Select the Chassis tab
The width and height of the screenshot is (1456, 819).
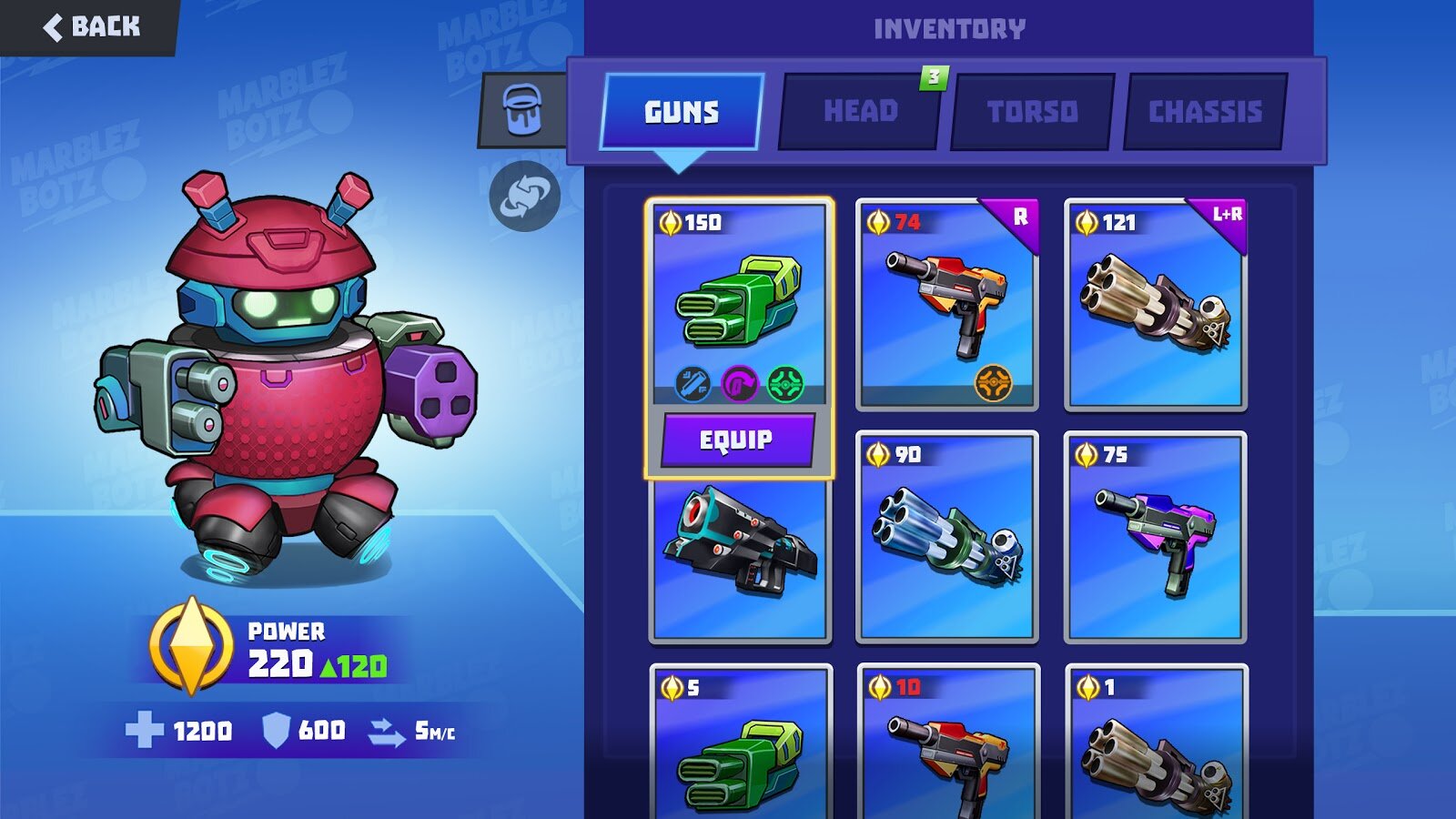[x=1205, y=112]
